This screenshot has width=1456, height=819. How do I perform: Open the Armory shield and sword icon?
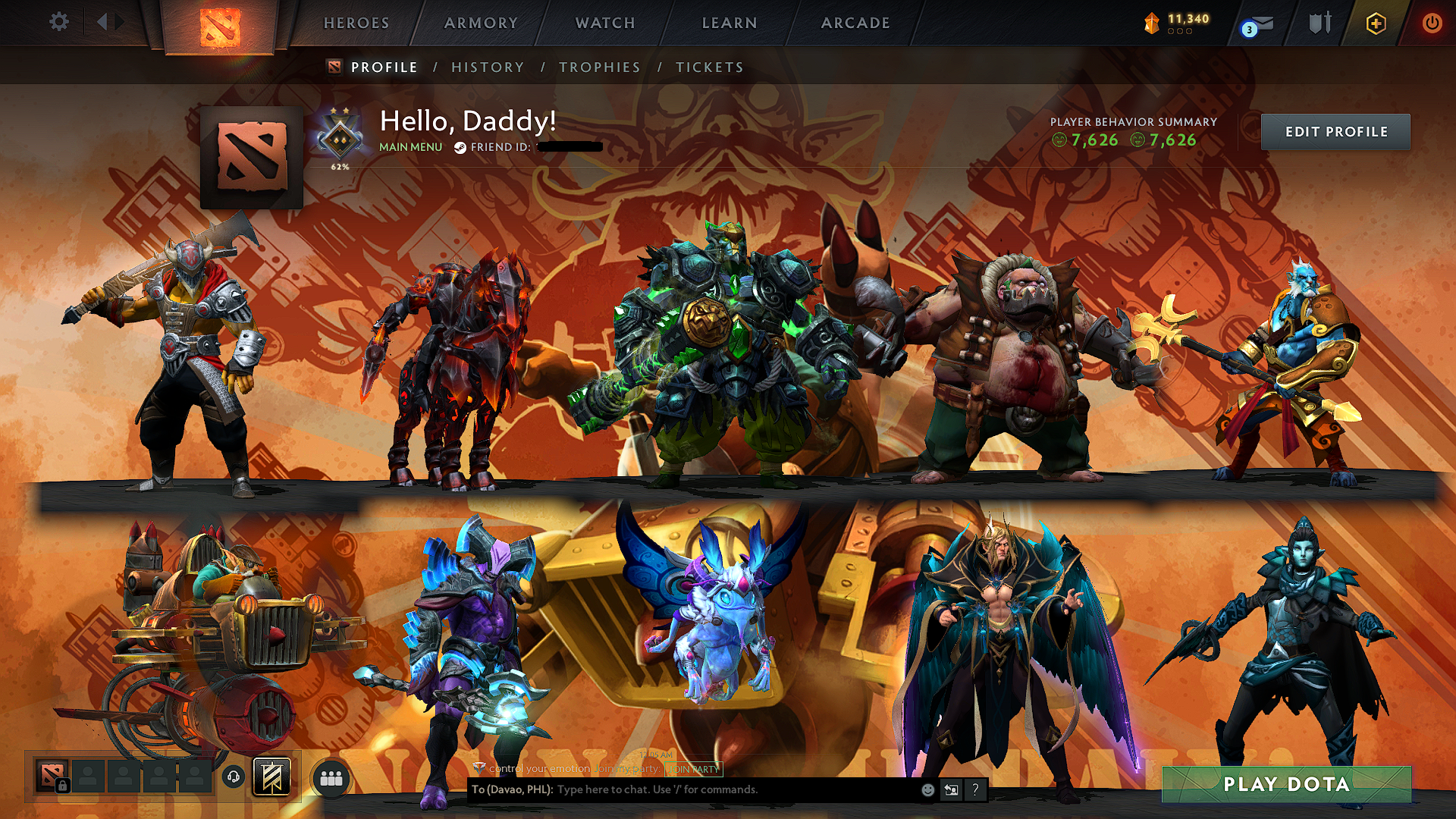tap(1323, 23)
